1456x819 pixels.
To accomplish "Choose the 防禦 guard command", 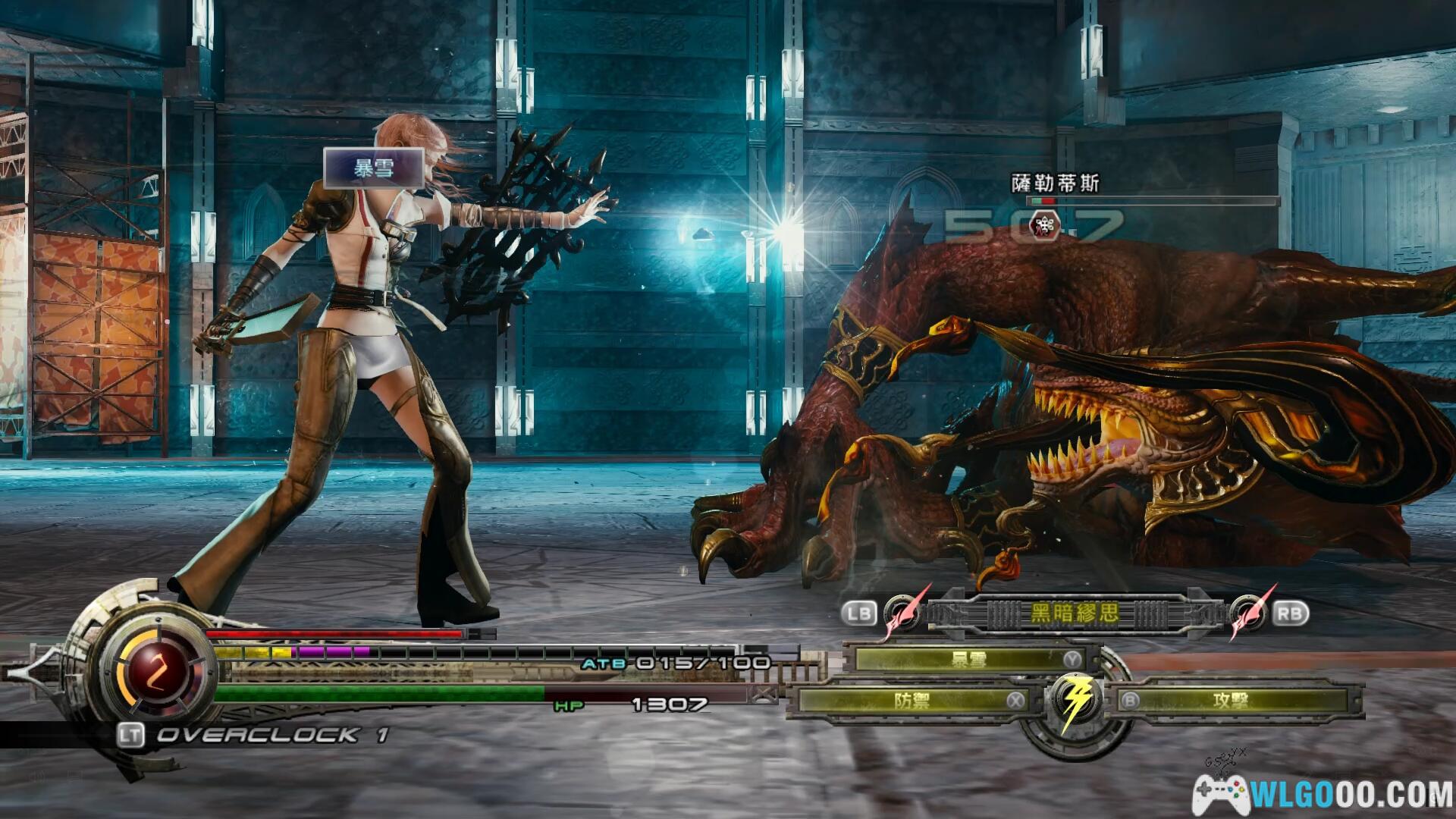I will [x=912, y=701].
